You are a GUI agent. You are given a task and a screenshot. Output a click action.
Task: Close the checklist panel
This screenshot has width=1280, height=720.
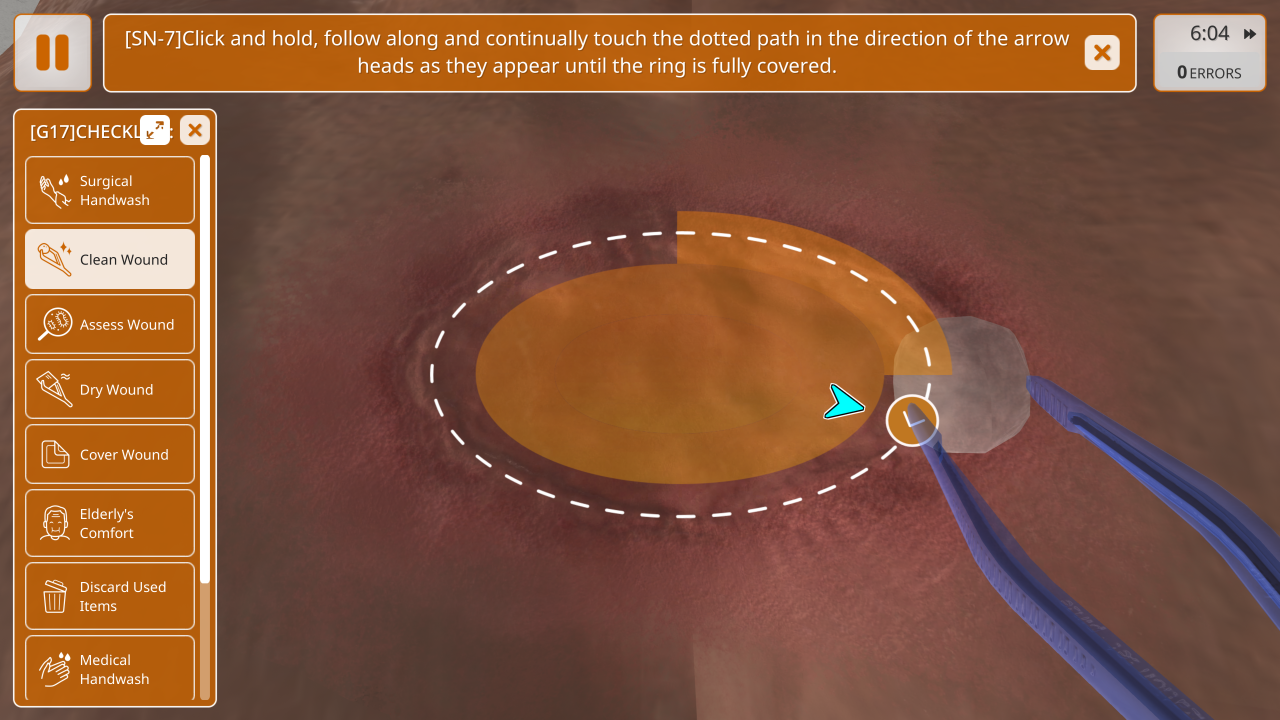195,129
